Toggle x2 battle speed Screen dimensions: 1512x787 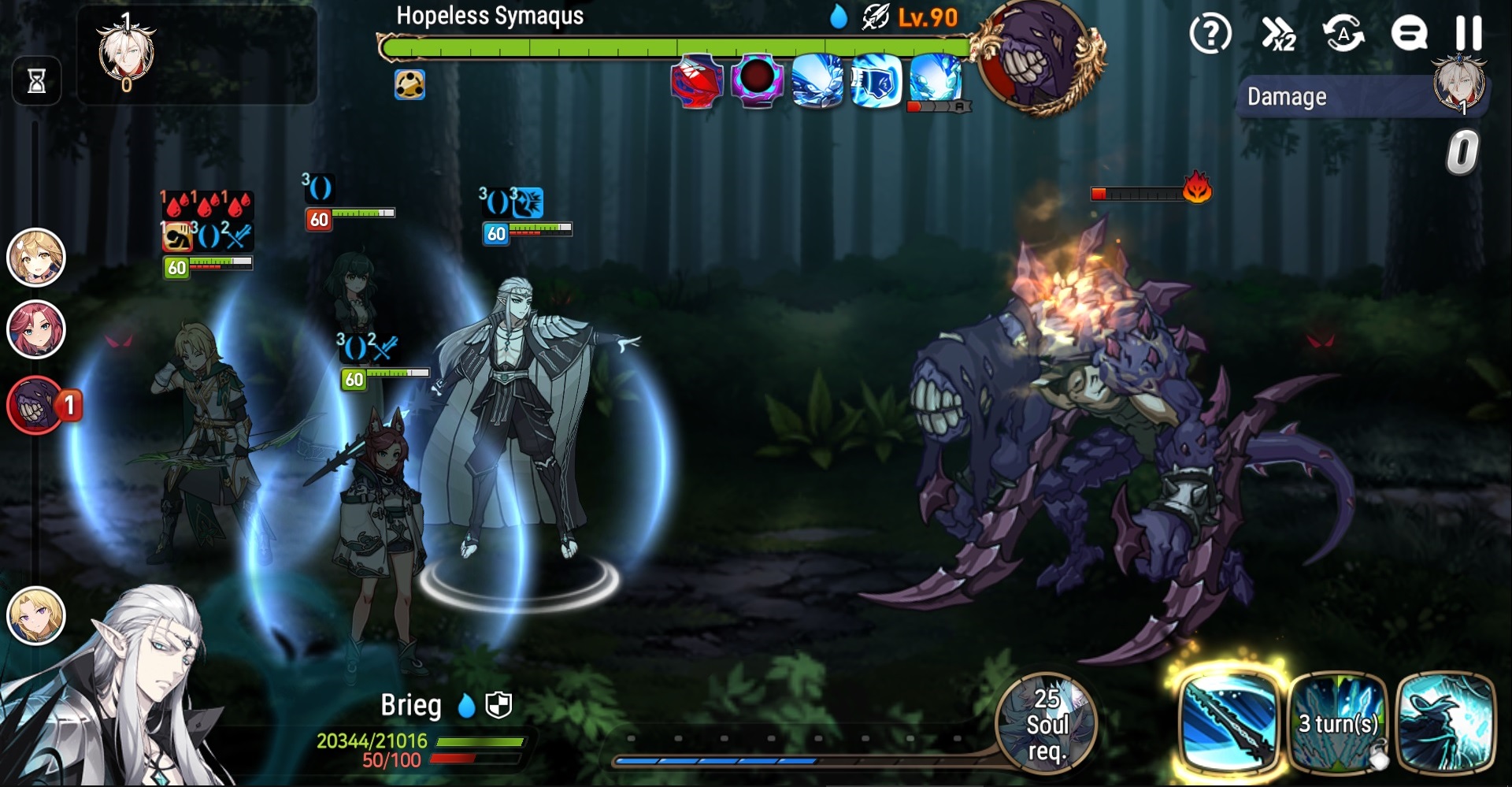(1278, 34)
